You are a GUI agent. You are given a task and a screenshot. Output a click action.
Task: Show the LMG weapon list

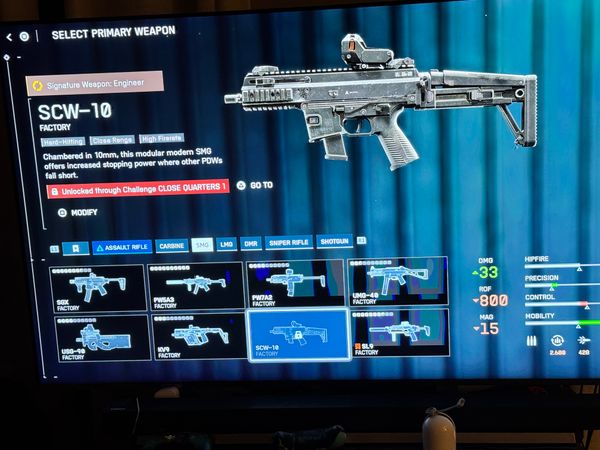pyautogui.click(x=227, y=243)
